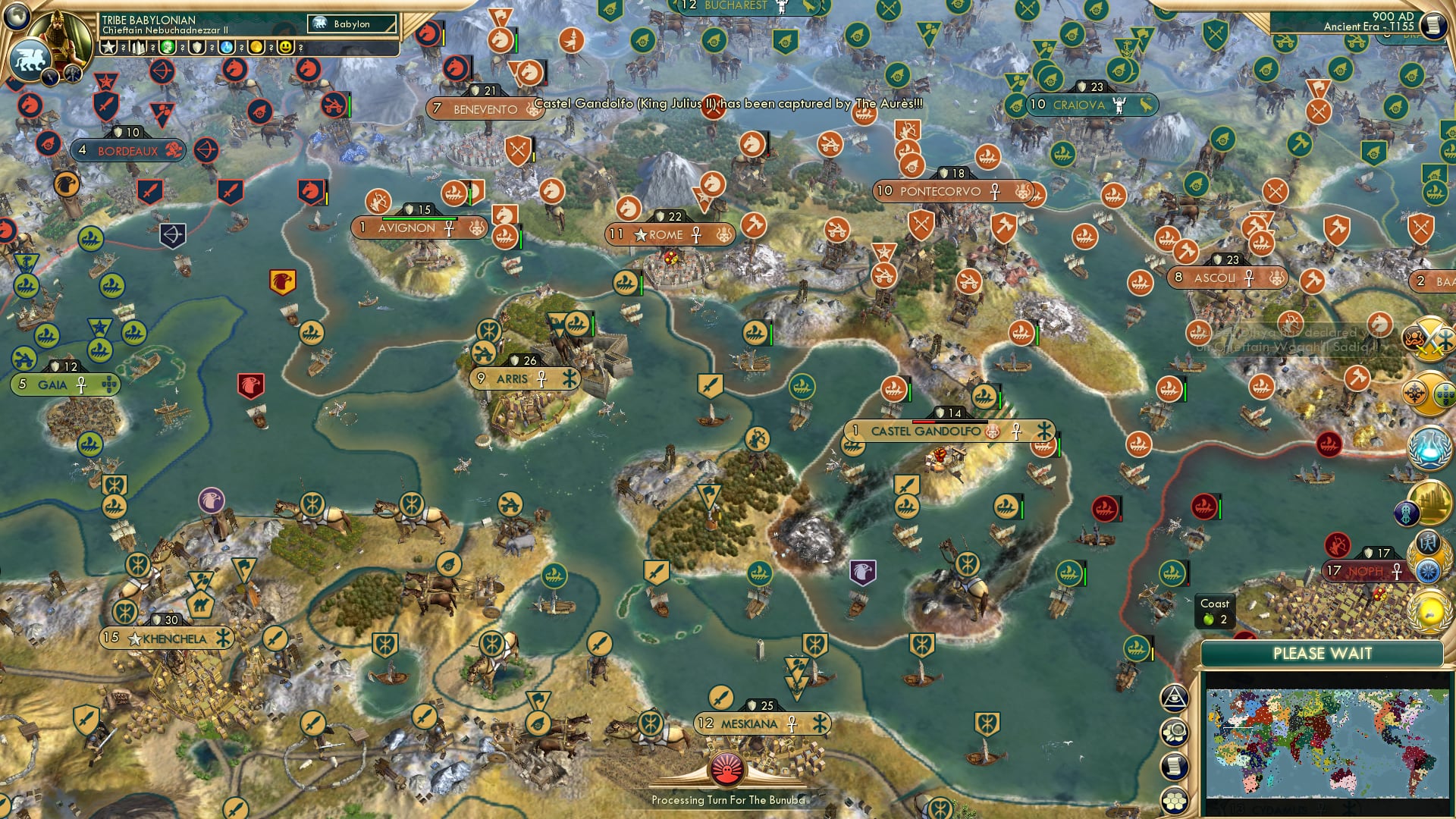Expand the Babylon civilization dropdown
This screenshot has height=819, width=1456.
pyautogui.click(x=351, y=24)
